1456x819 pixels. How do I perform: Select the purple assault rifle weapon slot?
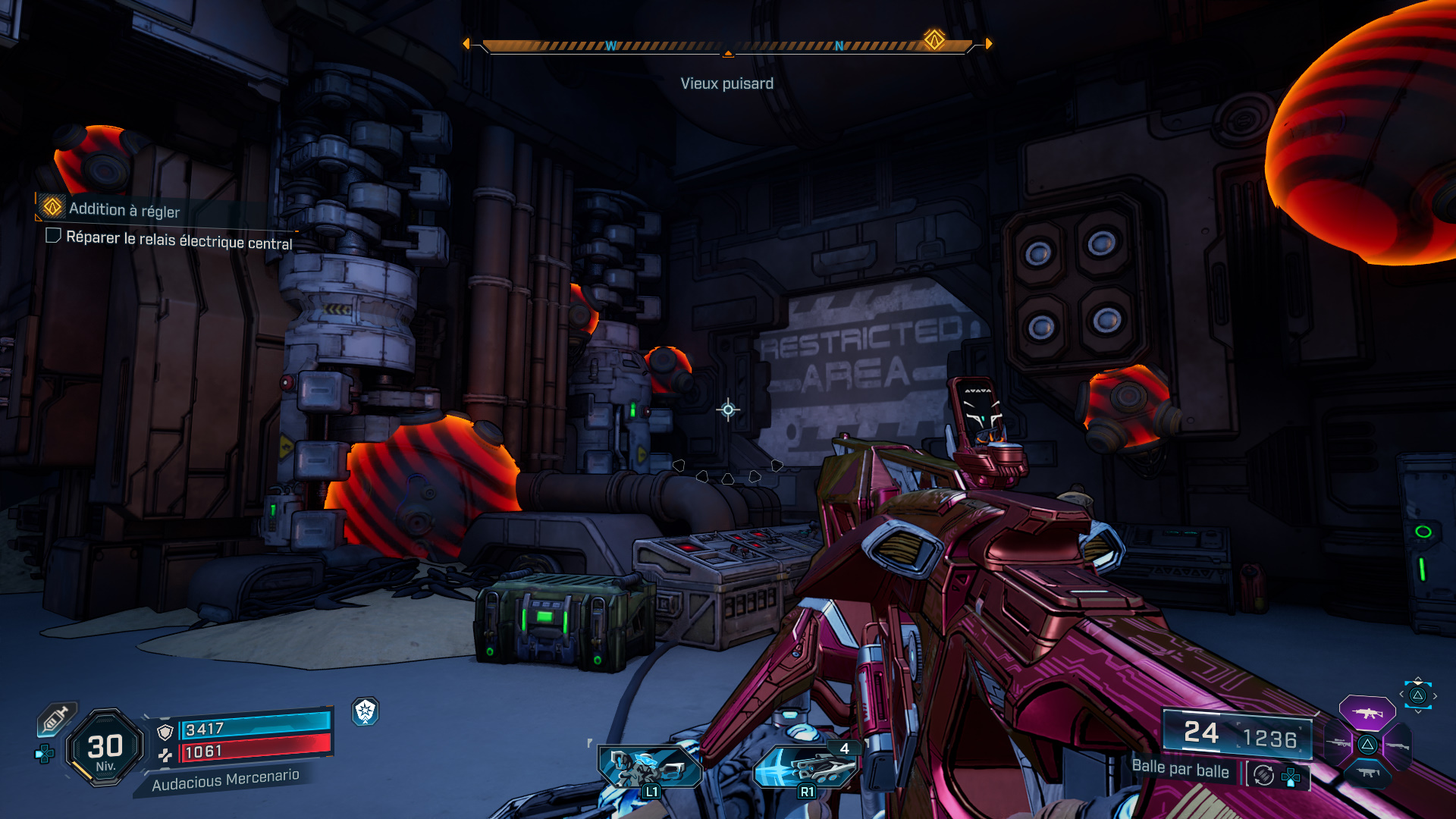coord(1367,713)
